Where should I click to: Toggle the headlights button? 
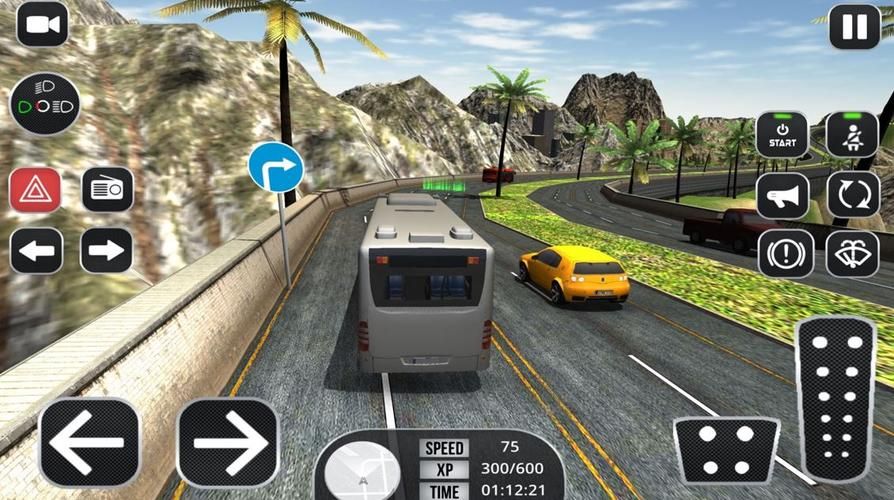pos(45,104)
